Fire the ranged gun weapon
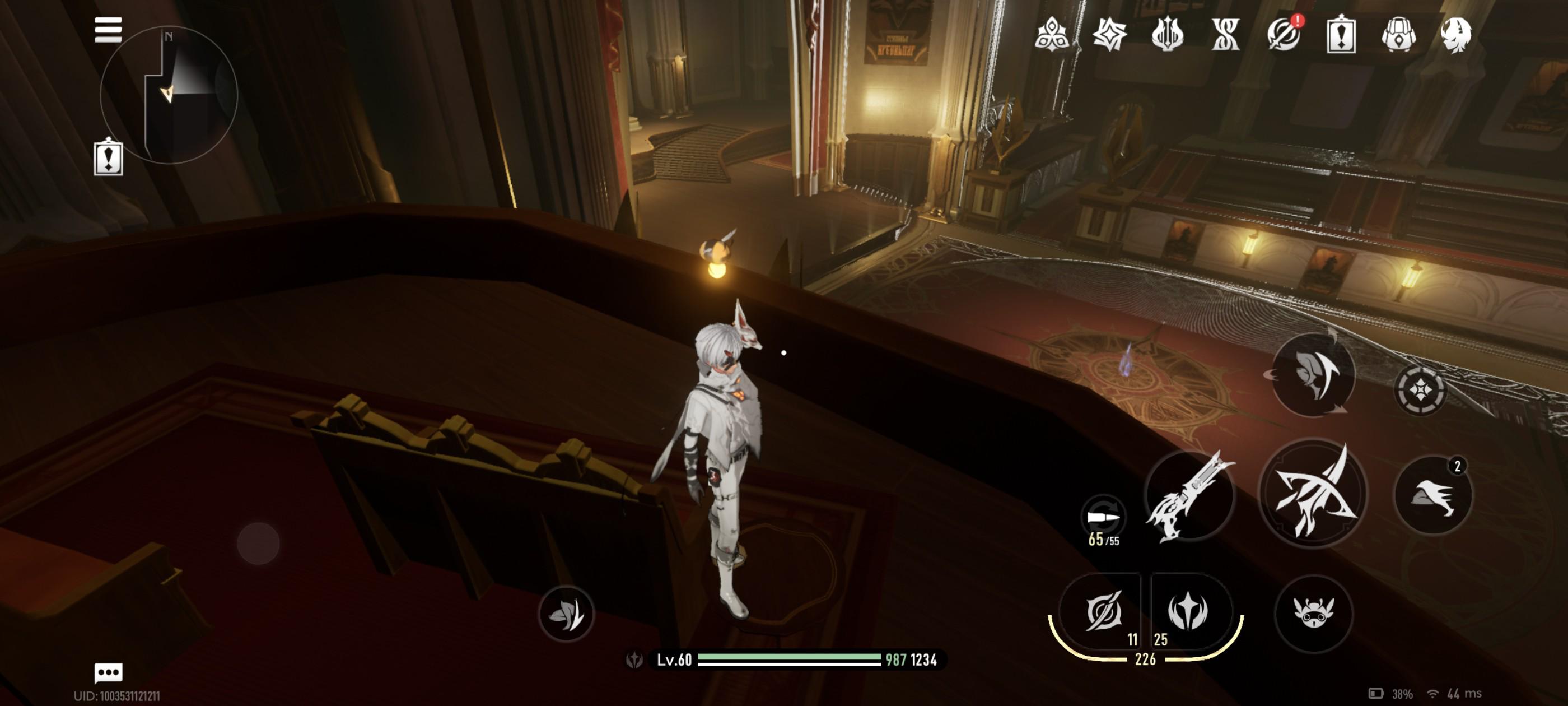 (x=1189, y=496)
